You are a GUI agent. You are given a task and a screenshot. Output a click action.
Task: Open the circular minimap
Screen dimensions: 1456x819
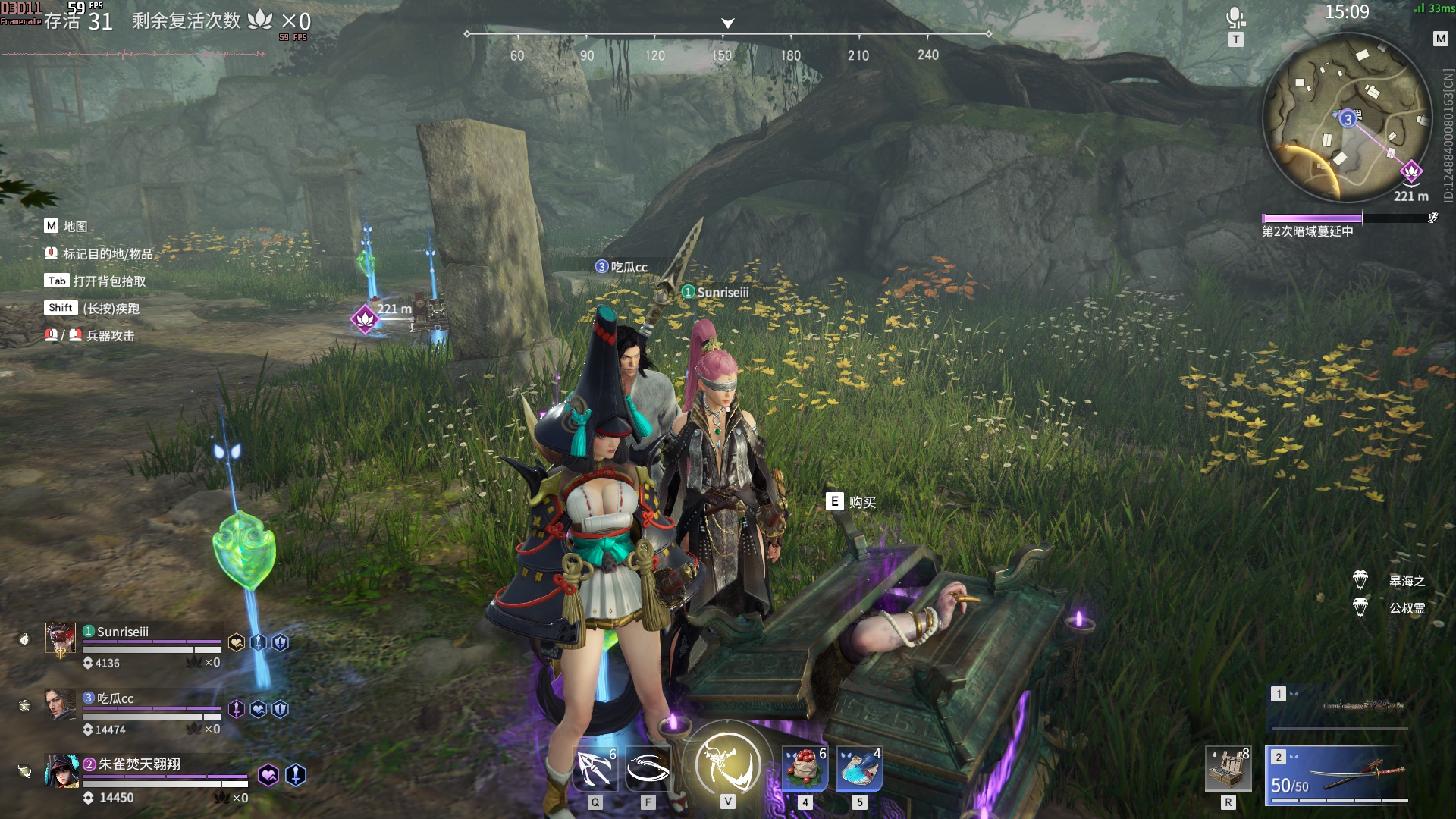point(1347,118)
